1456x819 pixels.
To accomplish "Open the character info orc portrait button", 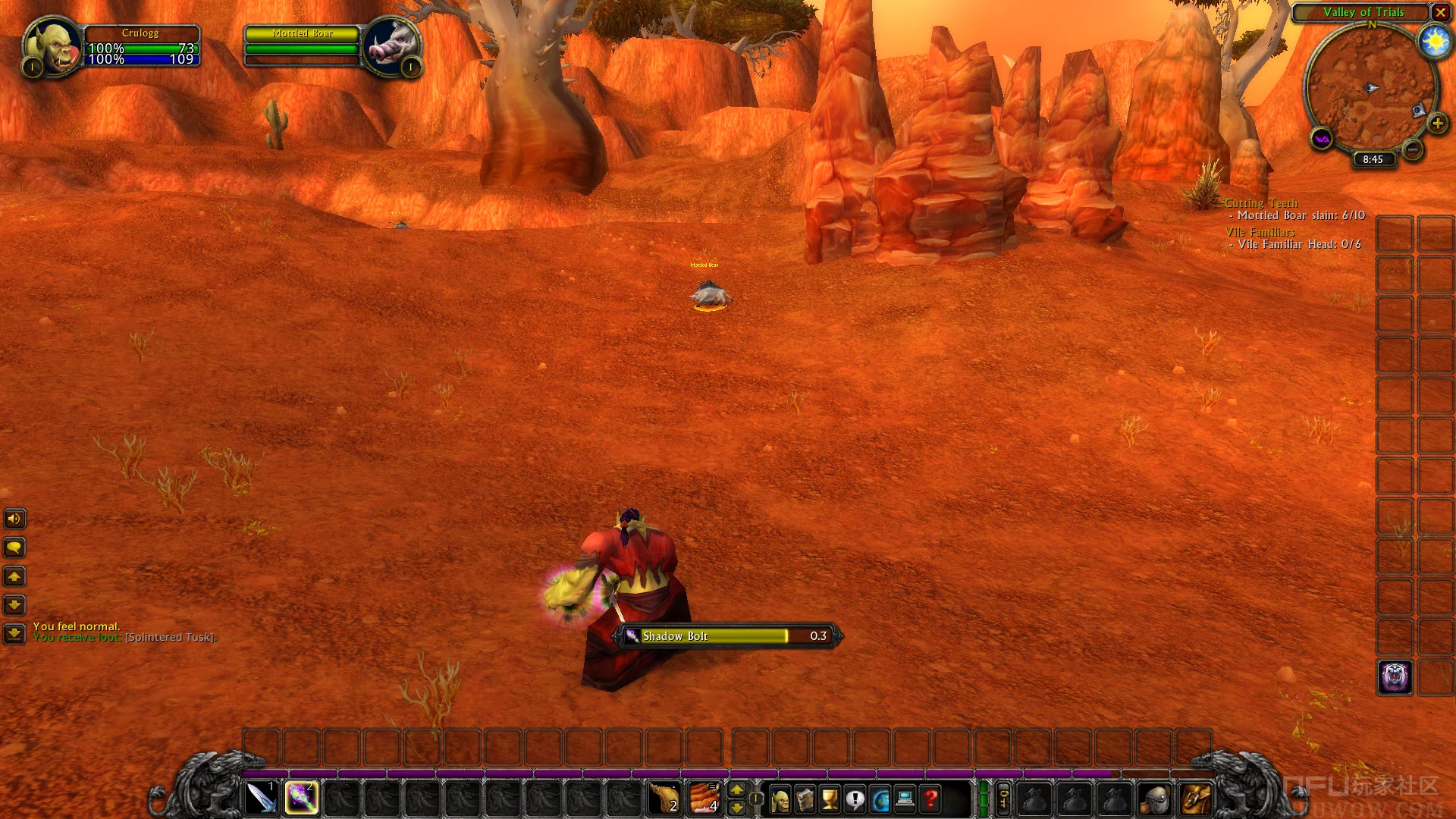I will tap(780, 799).
